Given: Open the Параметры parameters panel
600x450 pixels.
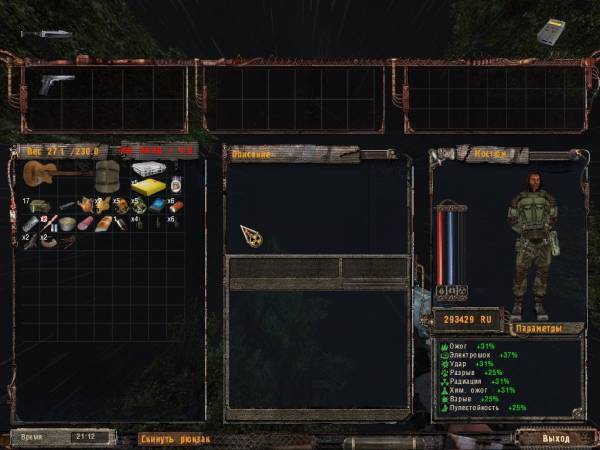Looking at the screenshot, I should point(539,328).
